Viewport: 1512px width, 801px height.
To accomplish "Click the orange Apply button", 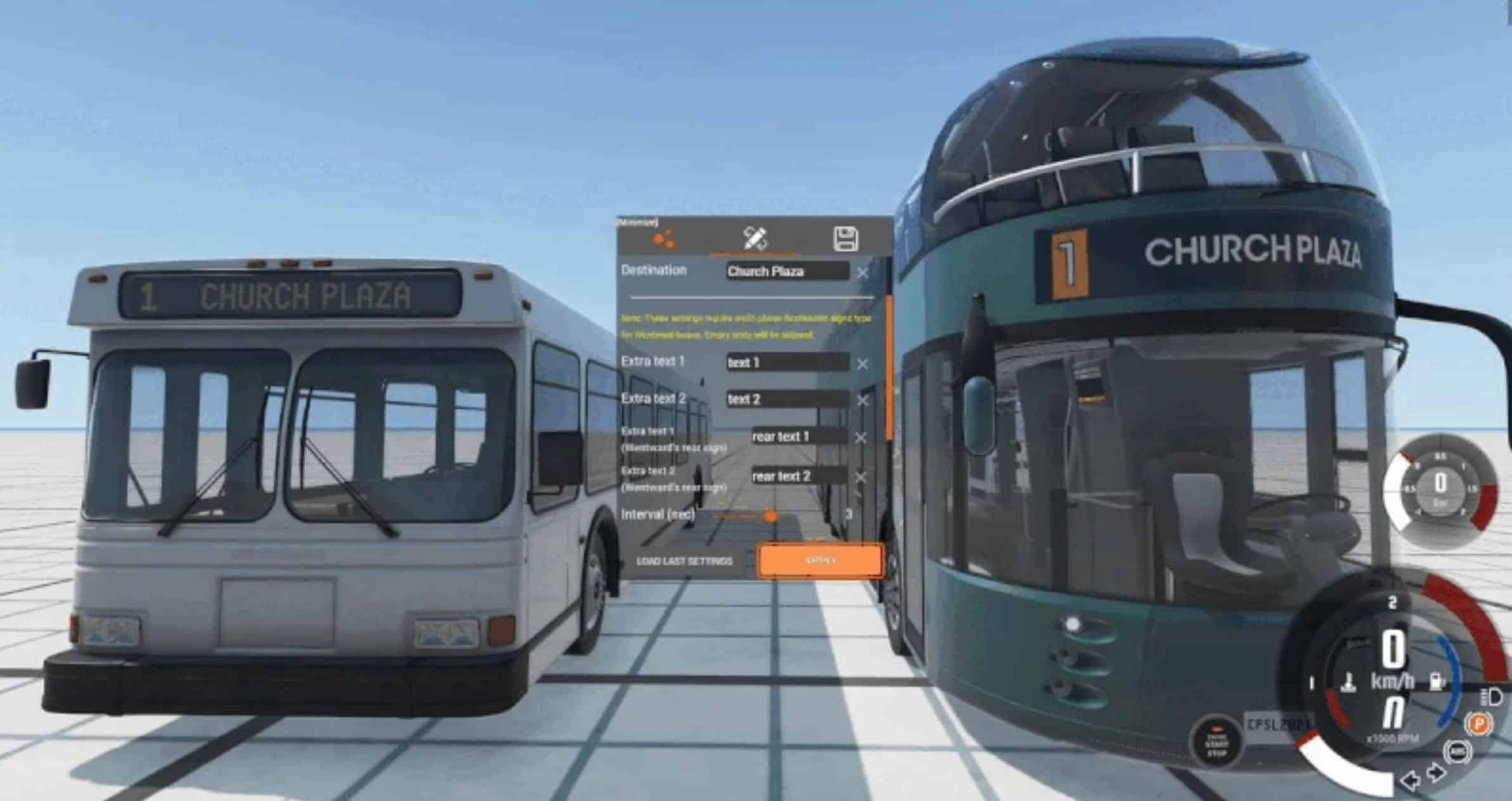I will [x=820, y=561].
